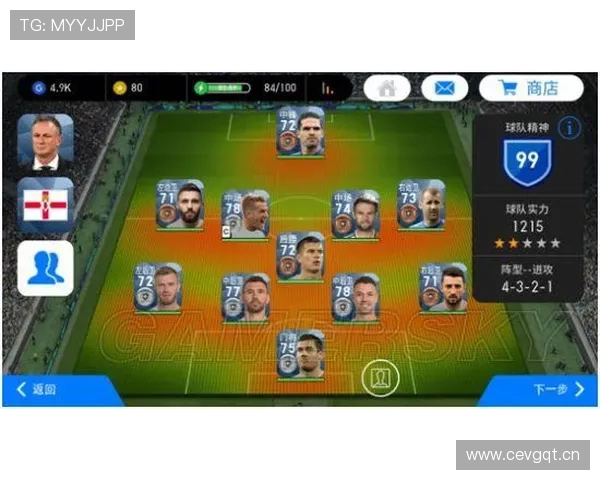The width and height of the screenshot is (600, 480).
Task: Select the left back rated 72
Action: pyautogui.click(x=158, y=287)
